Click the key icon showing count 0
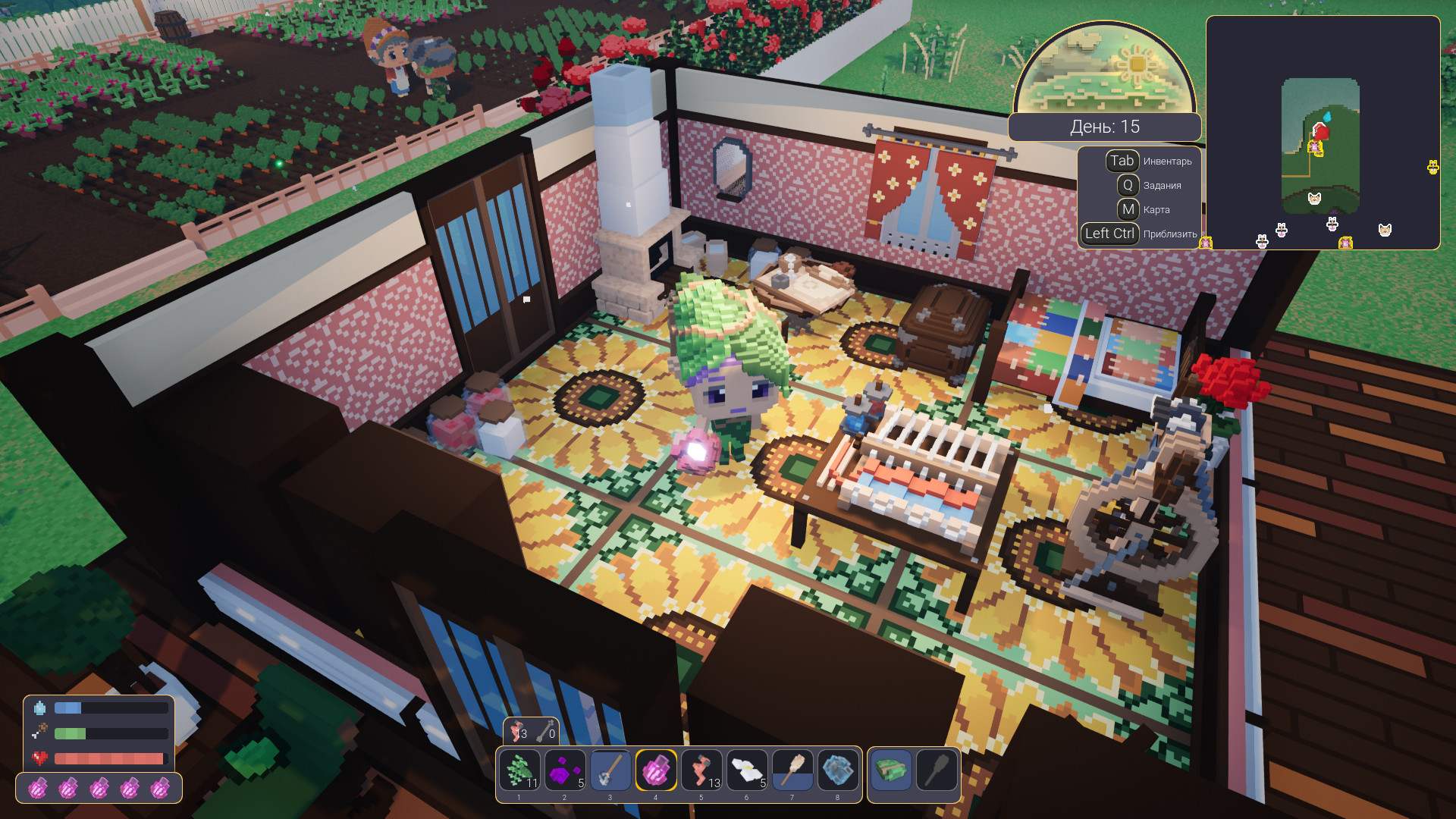This screenshot has height=819, width=1456. coord(548,733)
